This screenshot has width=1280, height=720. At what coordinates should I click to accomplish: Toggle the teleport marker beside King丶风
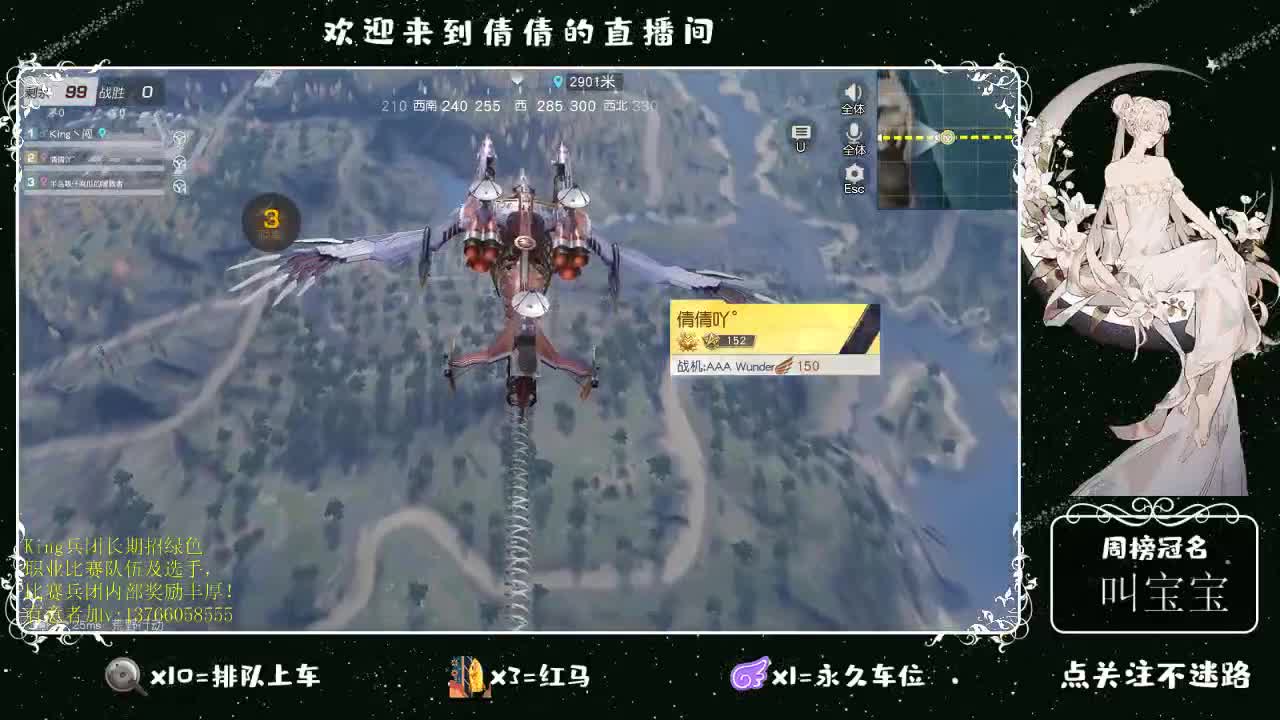coord(102,133)
